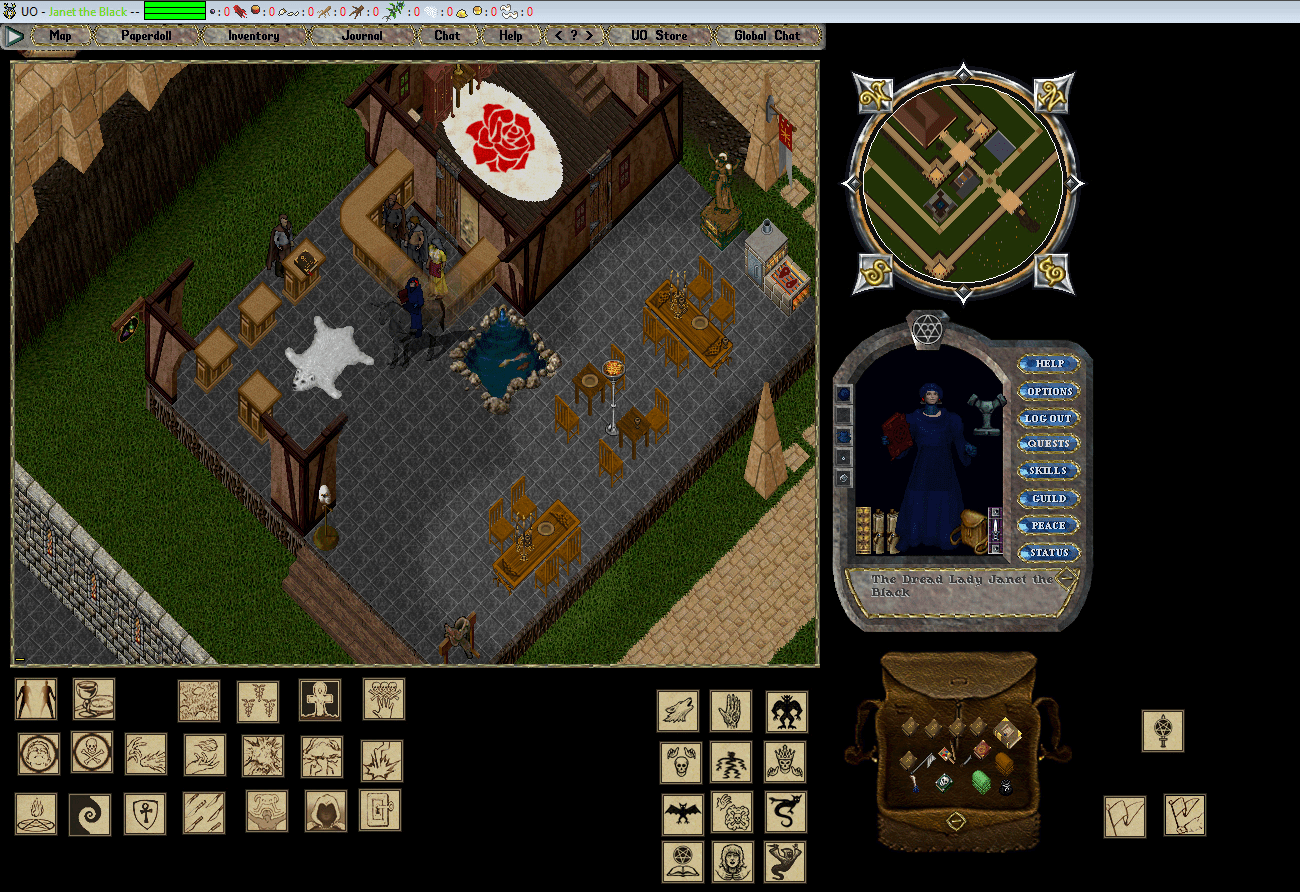Select the crowned-skull Lich Form spell icon

pyautogui.click(x=785, y=762)
